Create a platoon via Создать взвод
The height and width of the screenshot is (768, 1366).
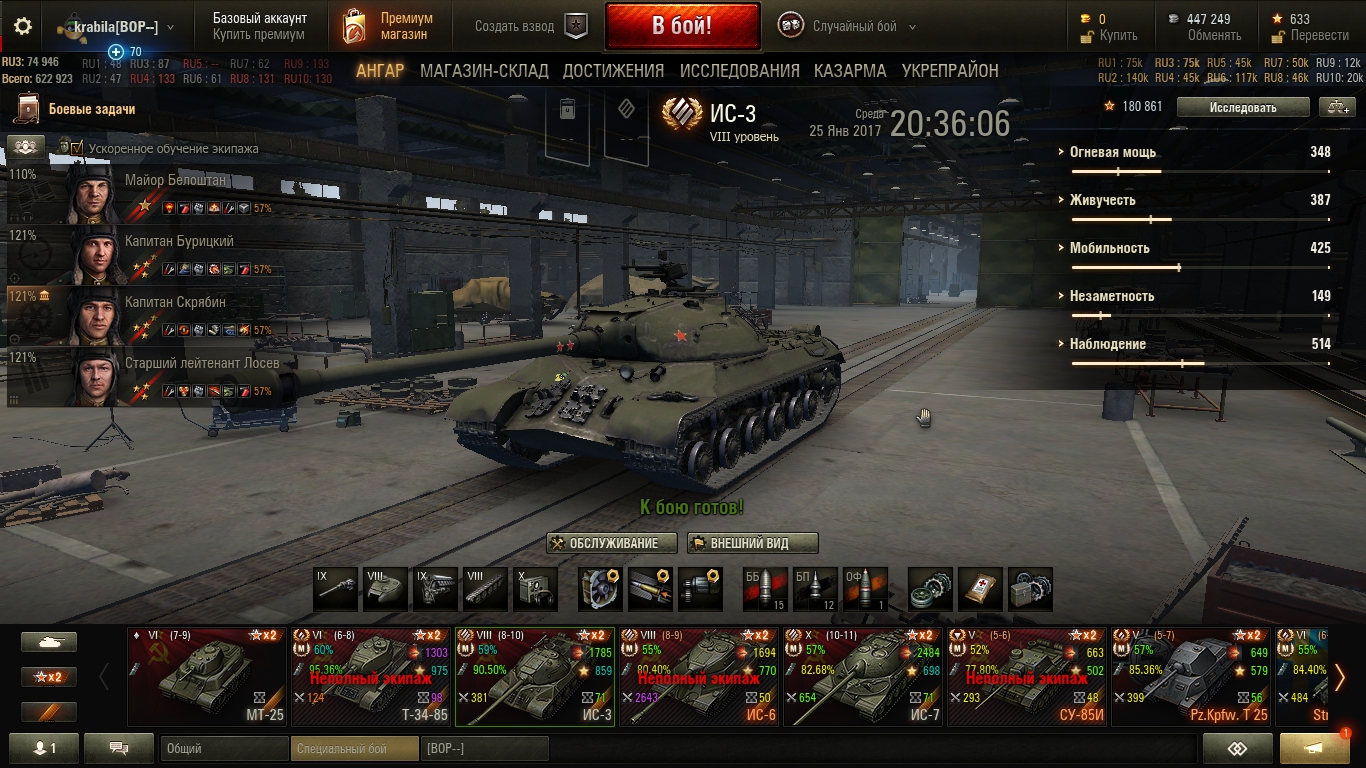coord(530,27)
